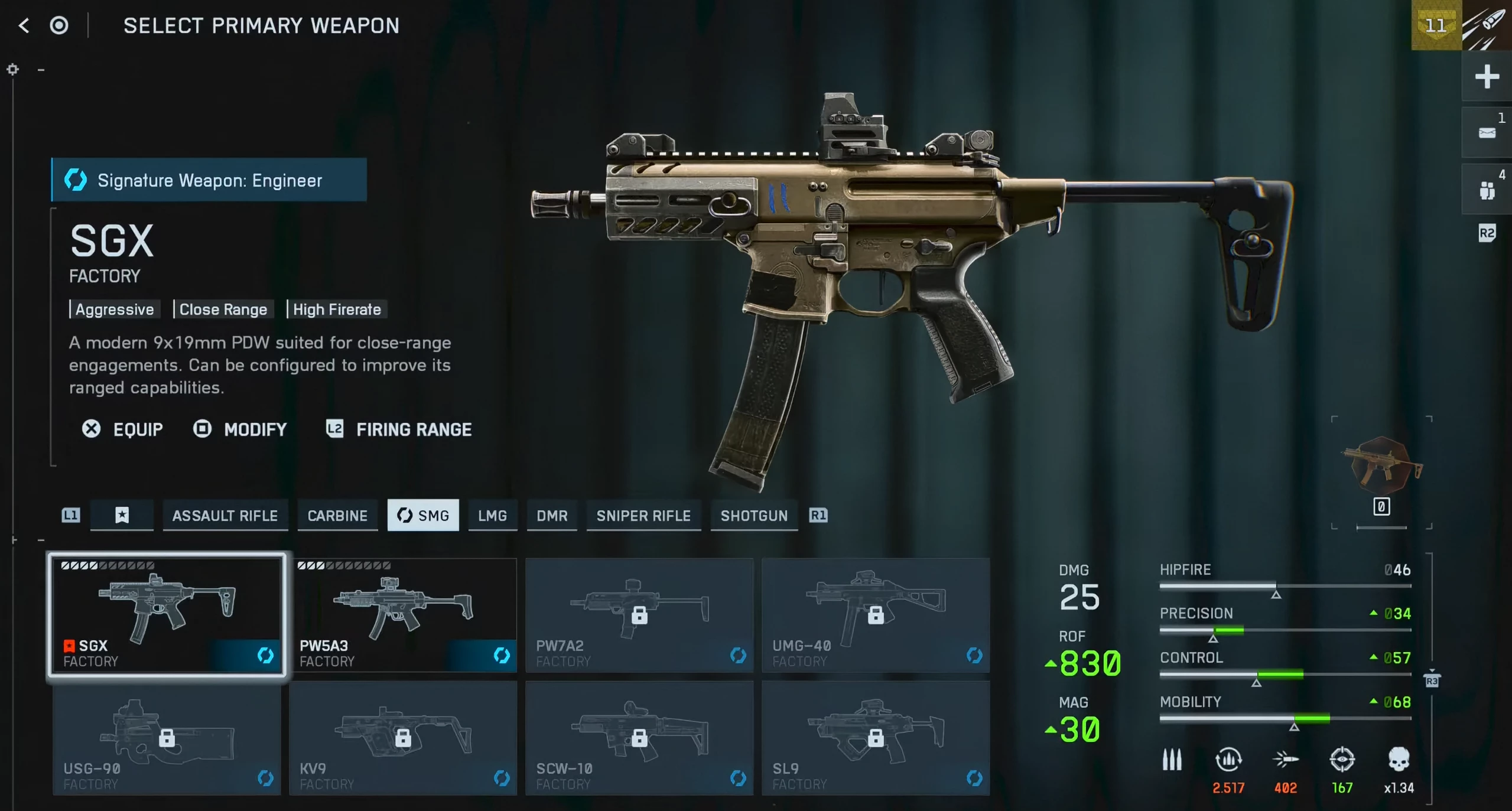This screenshot has height=811, width=1512.
Task: Pick the locked UMG-40 weapon tile
Action: (876, 615)
